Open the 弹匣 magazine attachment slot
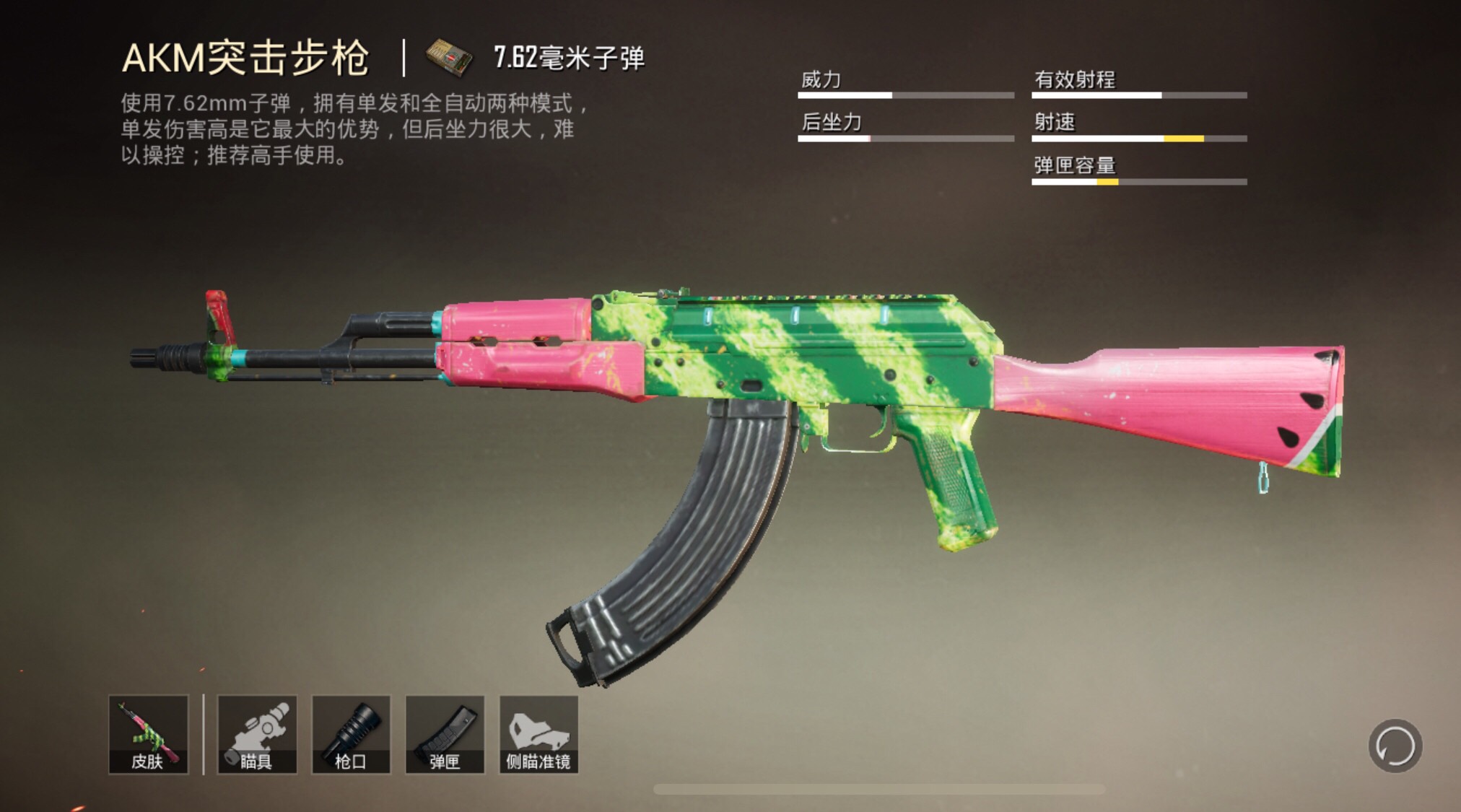The image size is (1461, 812). pos(445,734)
